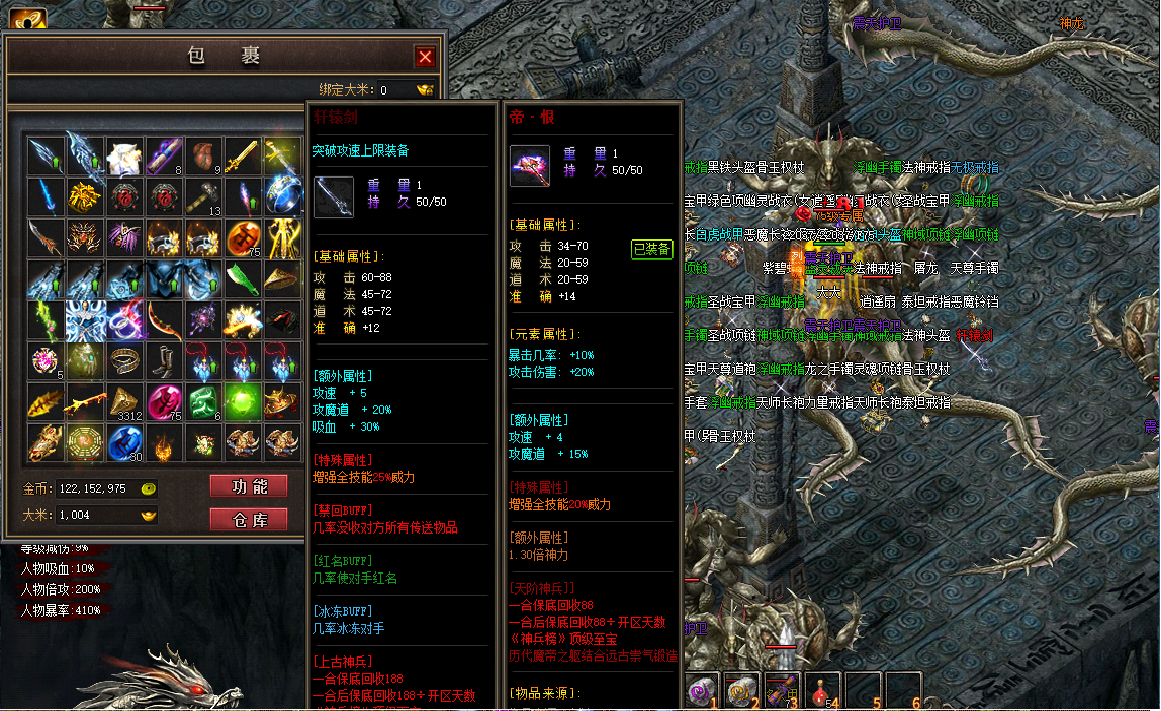Choose the golden feather item
The image size is (1161, 711).
45,402
